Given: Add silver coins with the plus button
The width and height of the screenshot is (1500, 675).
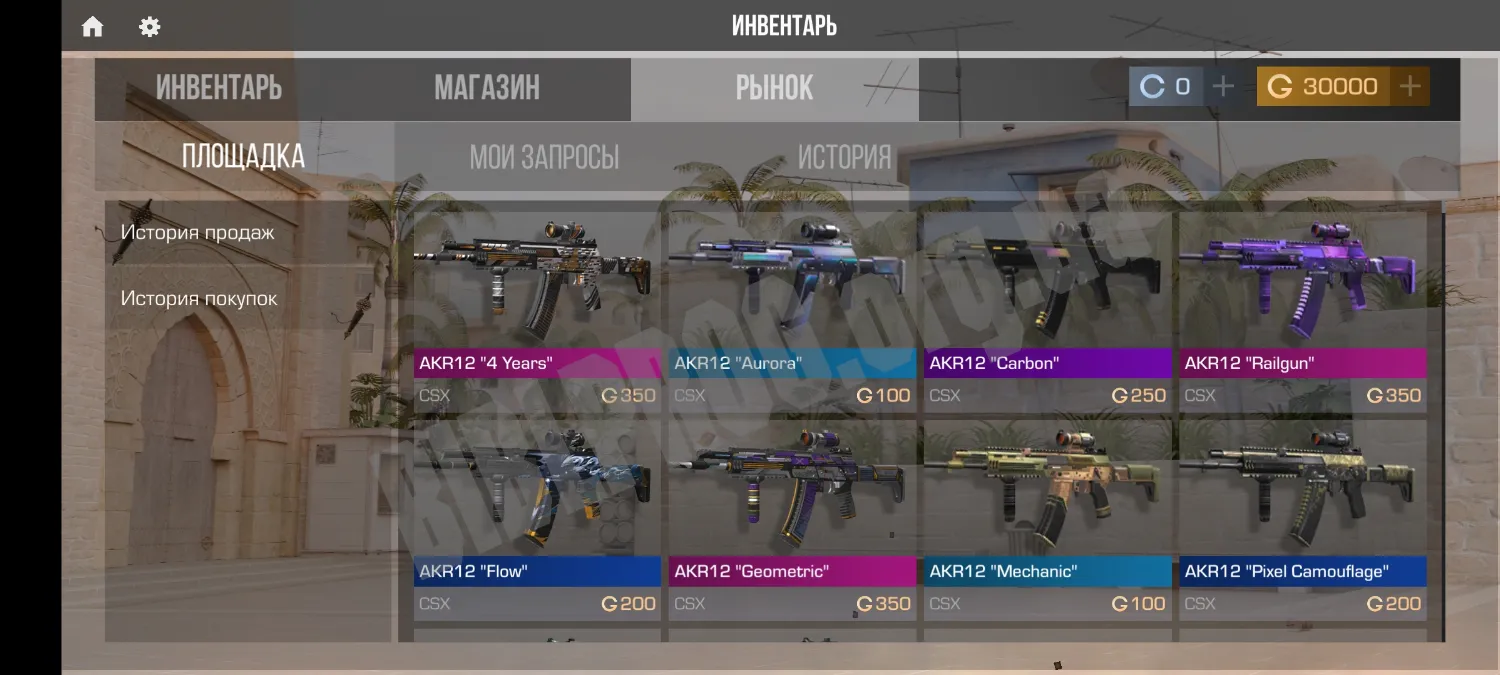Looking at the screenshot, I should tap(1222, 87).
